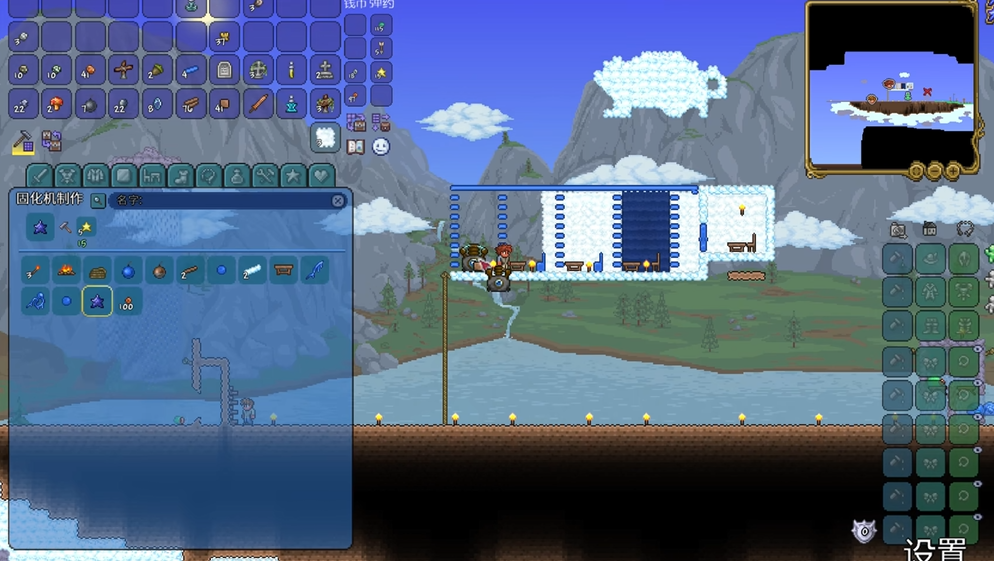994x561 pixels.
Task: Select the heart filter tab
Action: (321, 176)
